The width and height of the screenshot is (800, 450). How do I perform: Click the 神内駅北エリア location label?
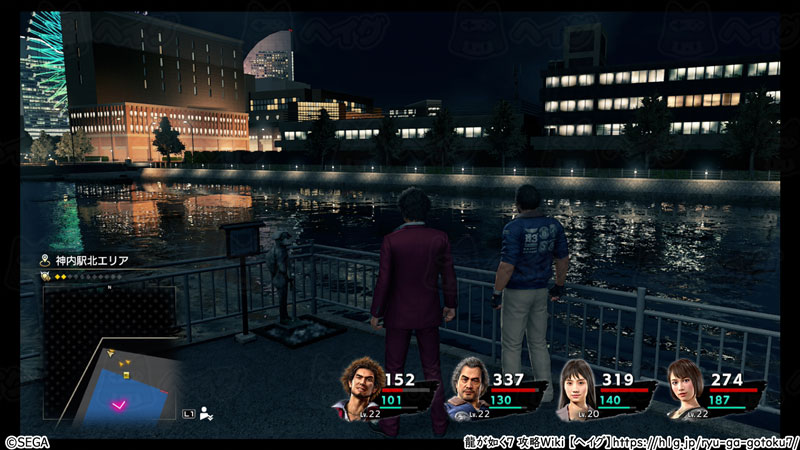90,260
